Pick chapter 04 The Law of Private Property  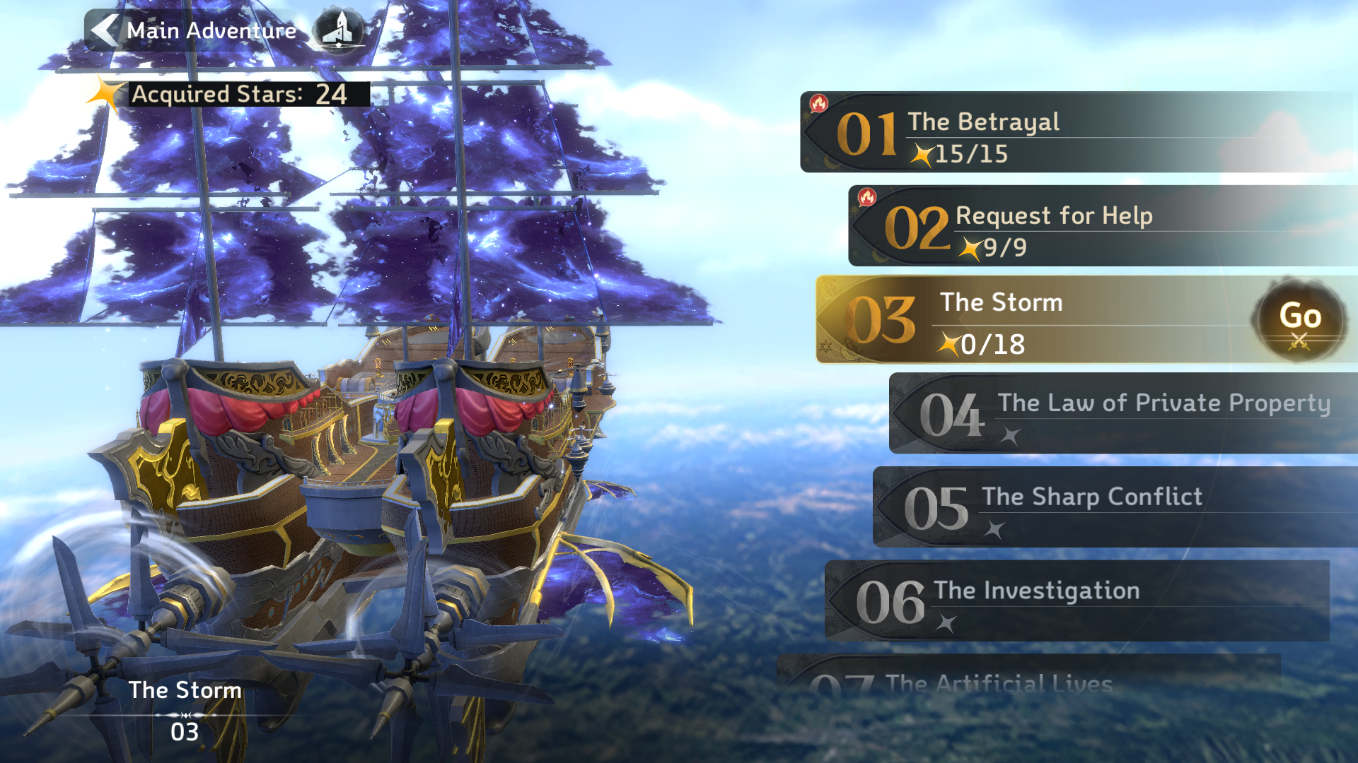pos(1120,414)
